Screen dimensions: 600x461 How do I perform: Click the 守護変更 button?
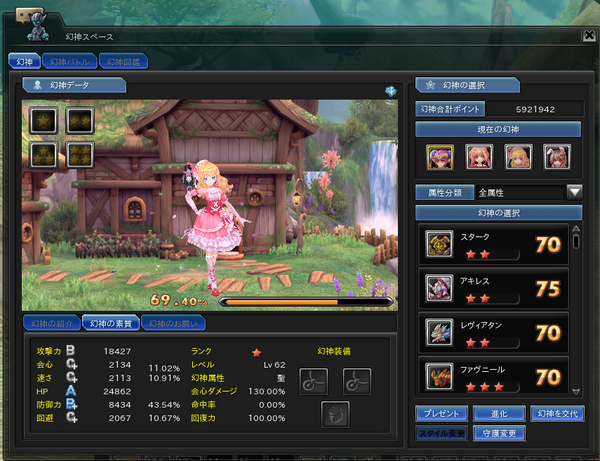[x=497, y=434]
